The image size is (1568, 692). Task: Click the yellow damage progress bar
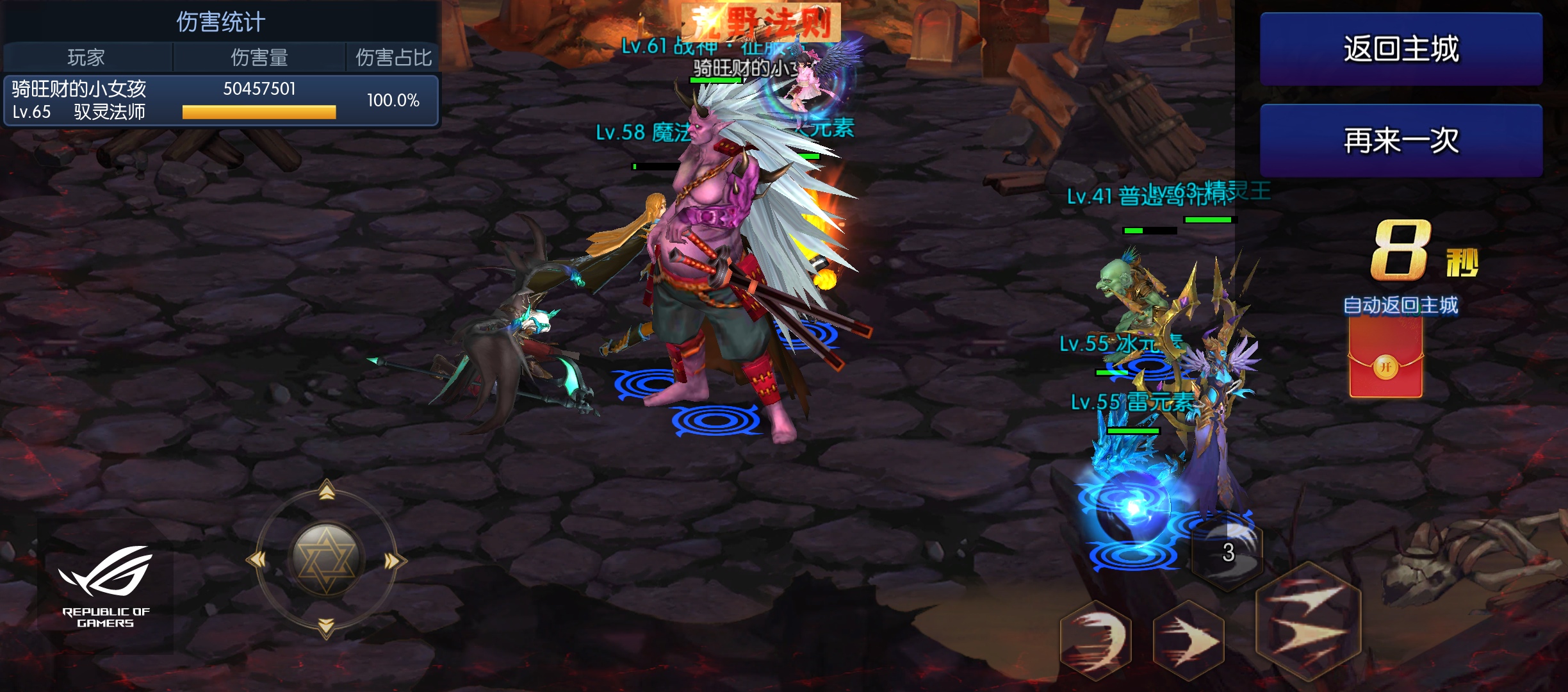tap(259, 111)
